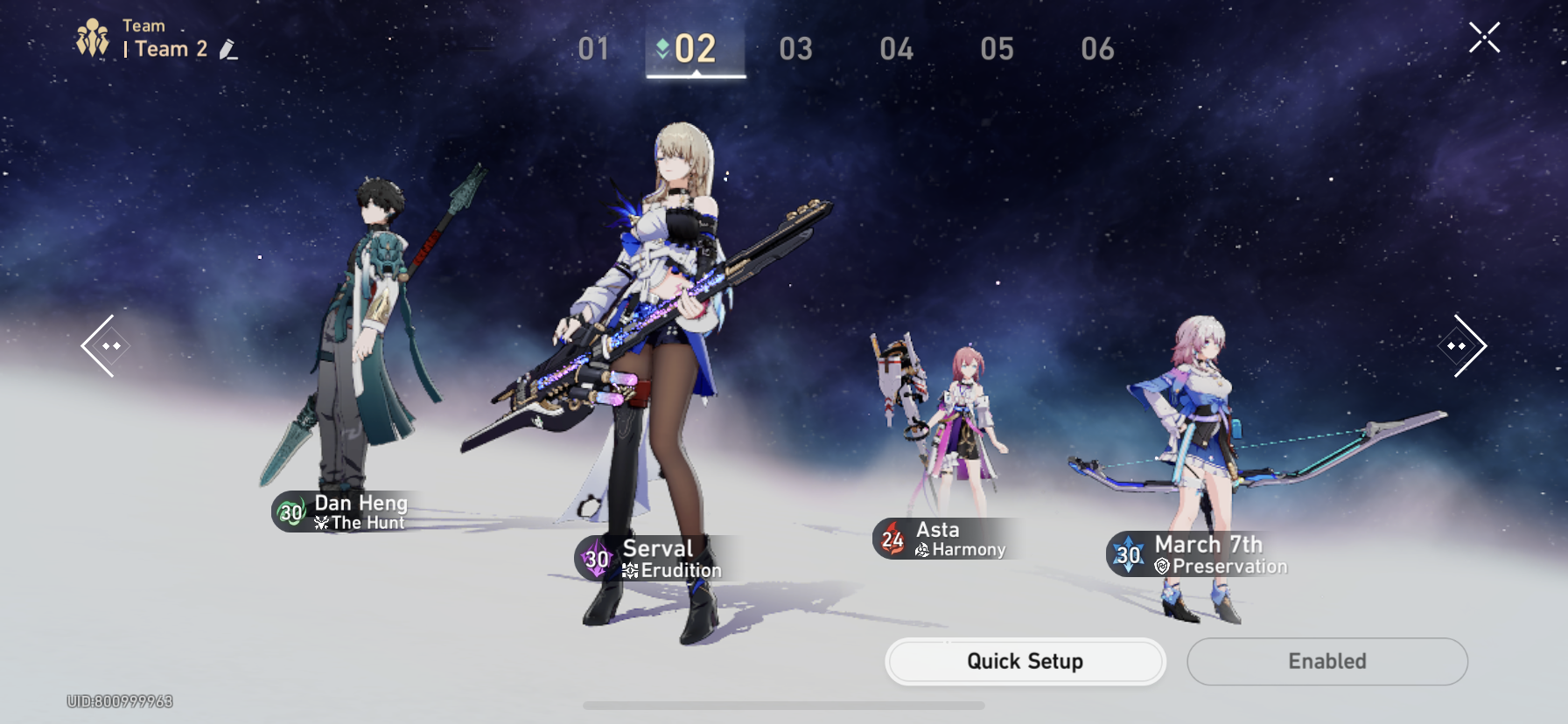Viewport: 1568px width, 724px height.
Task: Select Dan Heng's The Hunt path icon
Action: click(321, 523)
